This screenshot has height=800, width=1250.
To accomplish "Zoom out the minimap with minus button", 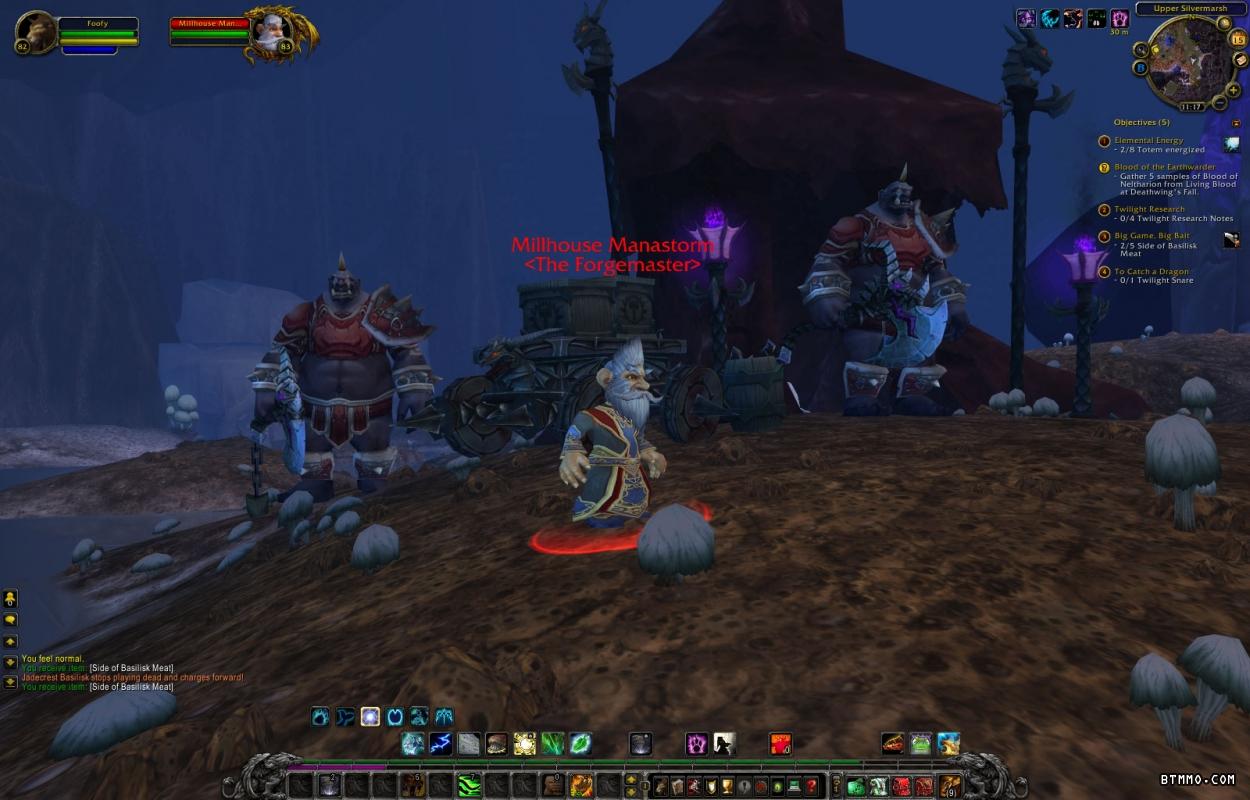I will point(1220,103).
